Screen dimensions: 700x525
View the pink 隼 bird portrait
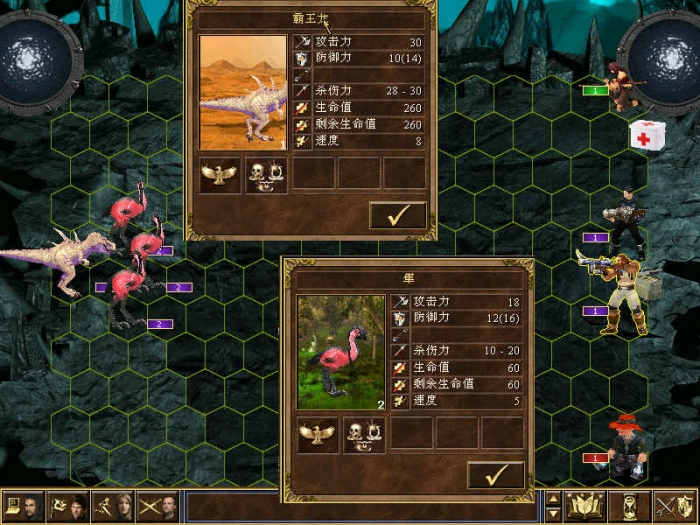pos(340,352)
